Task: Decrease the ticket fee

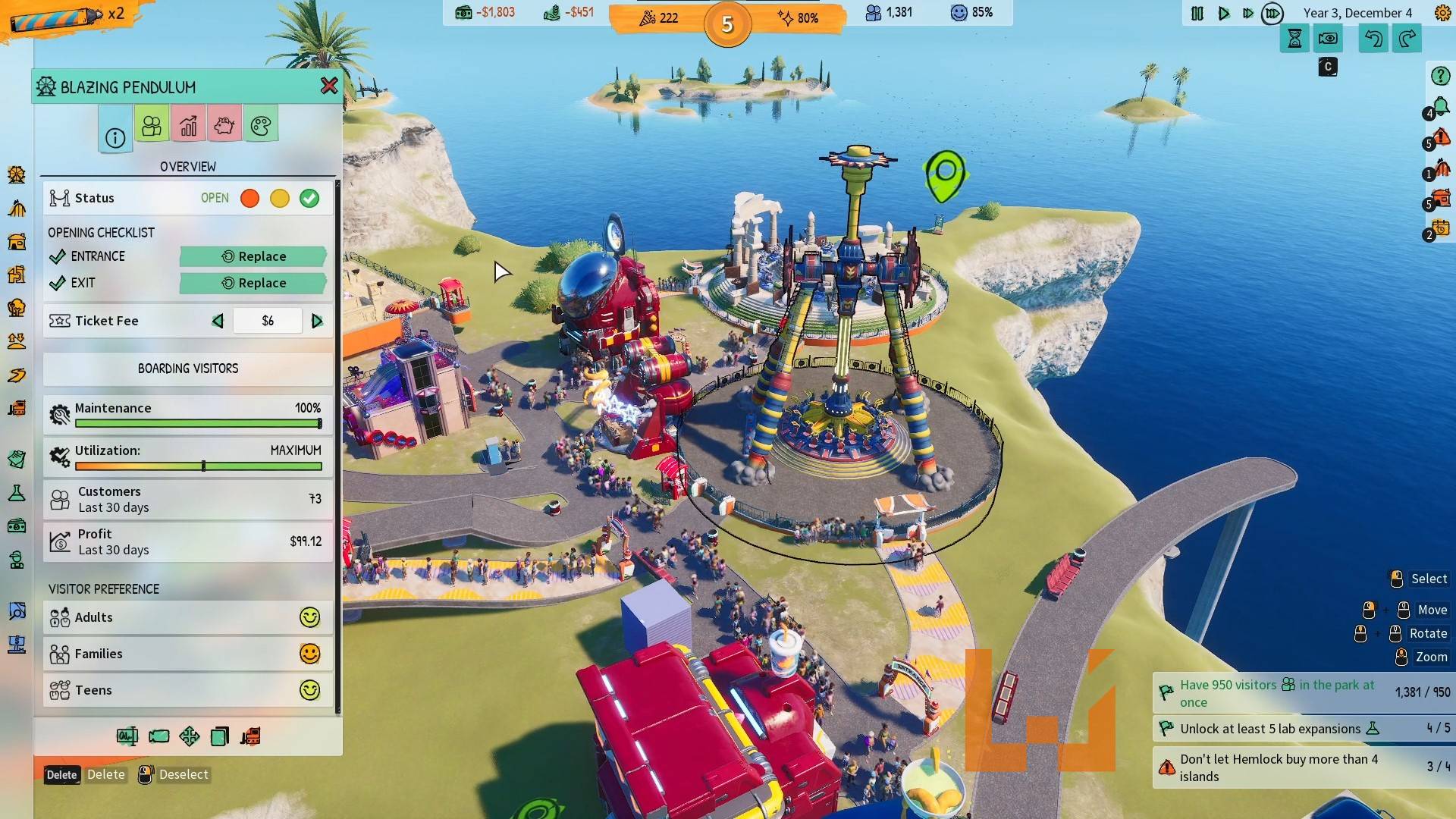Action: 218,321
